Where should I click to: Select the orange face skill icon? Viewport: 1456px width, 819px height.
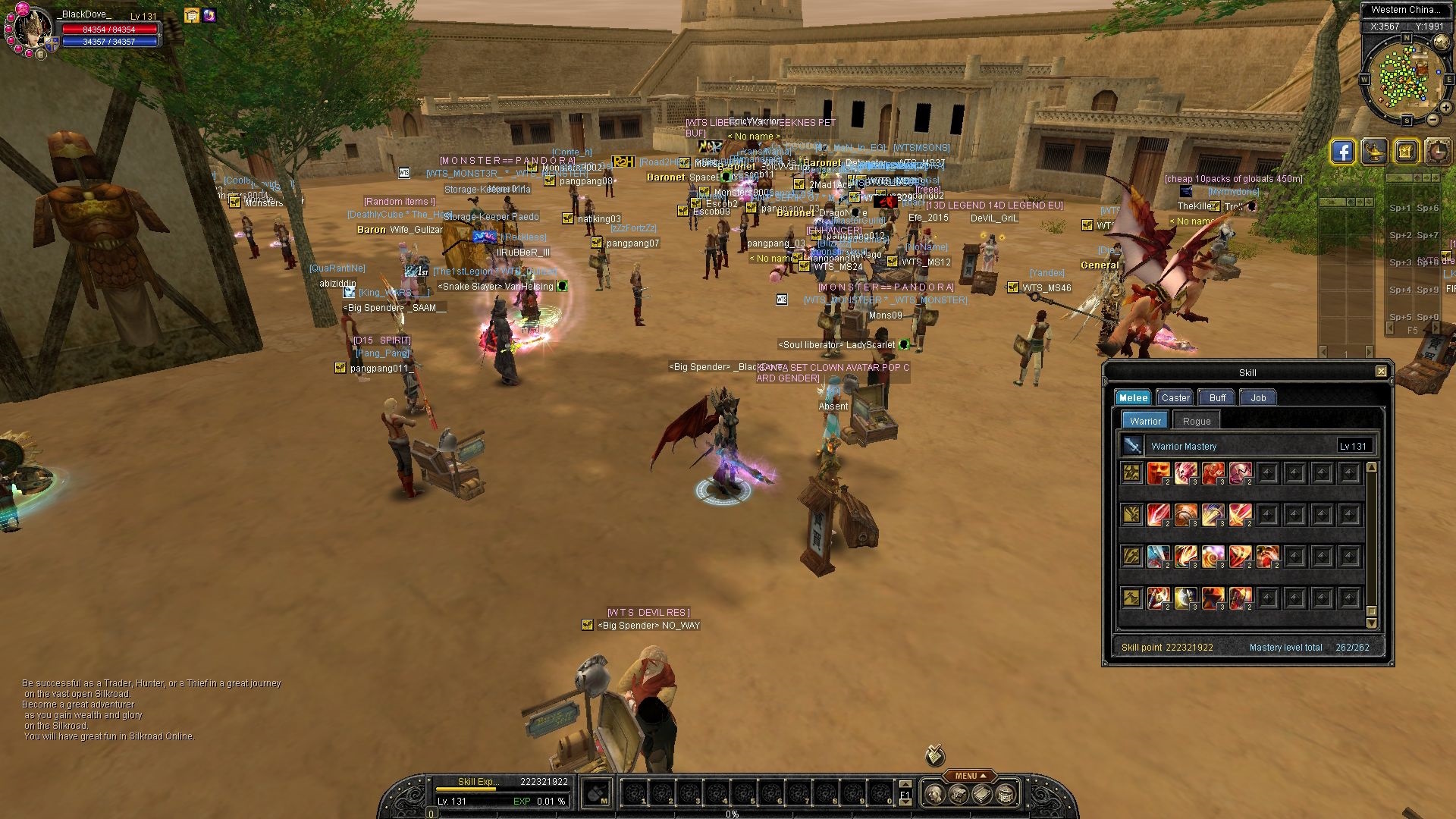[1158, 474]
